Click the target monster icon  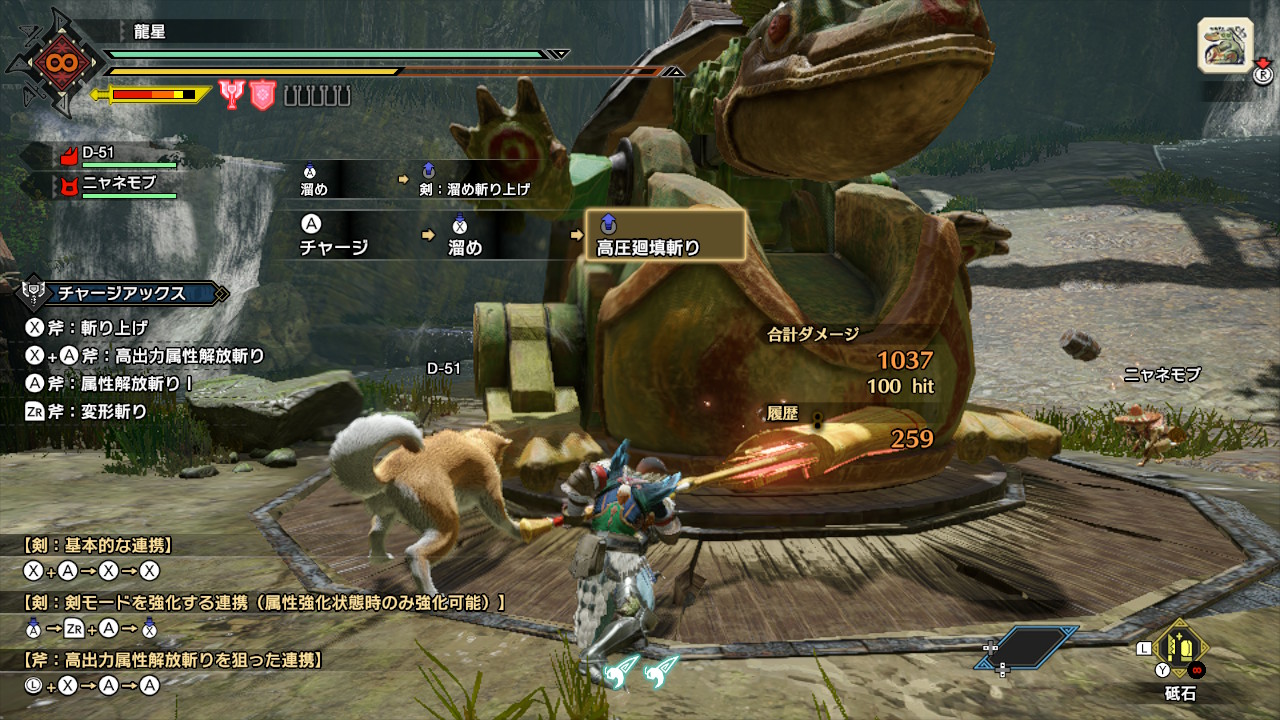(x=1225, y=45)
